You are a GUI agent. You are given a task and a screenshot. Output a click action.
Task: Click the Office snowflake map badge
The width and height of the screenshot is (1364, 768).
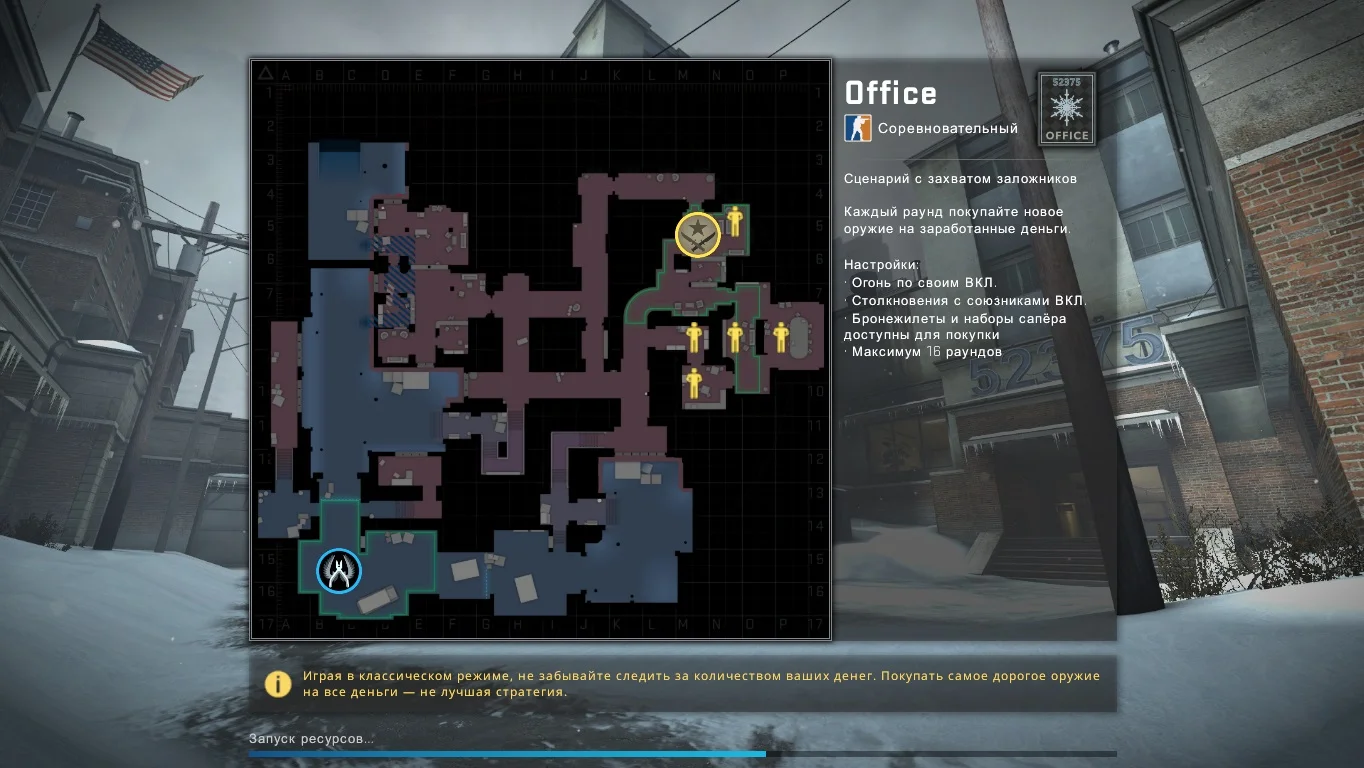[x=1066, y=108]
